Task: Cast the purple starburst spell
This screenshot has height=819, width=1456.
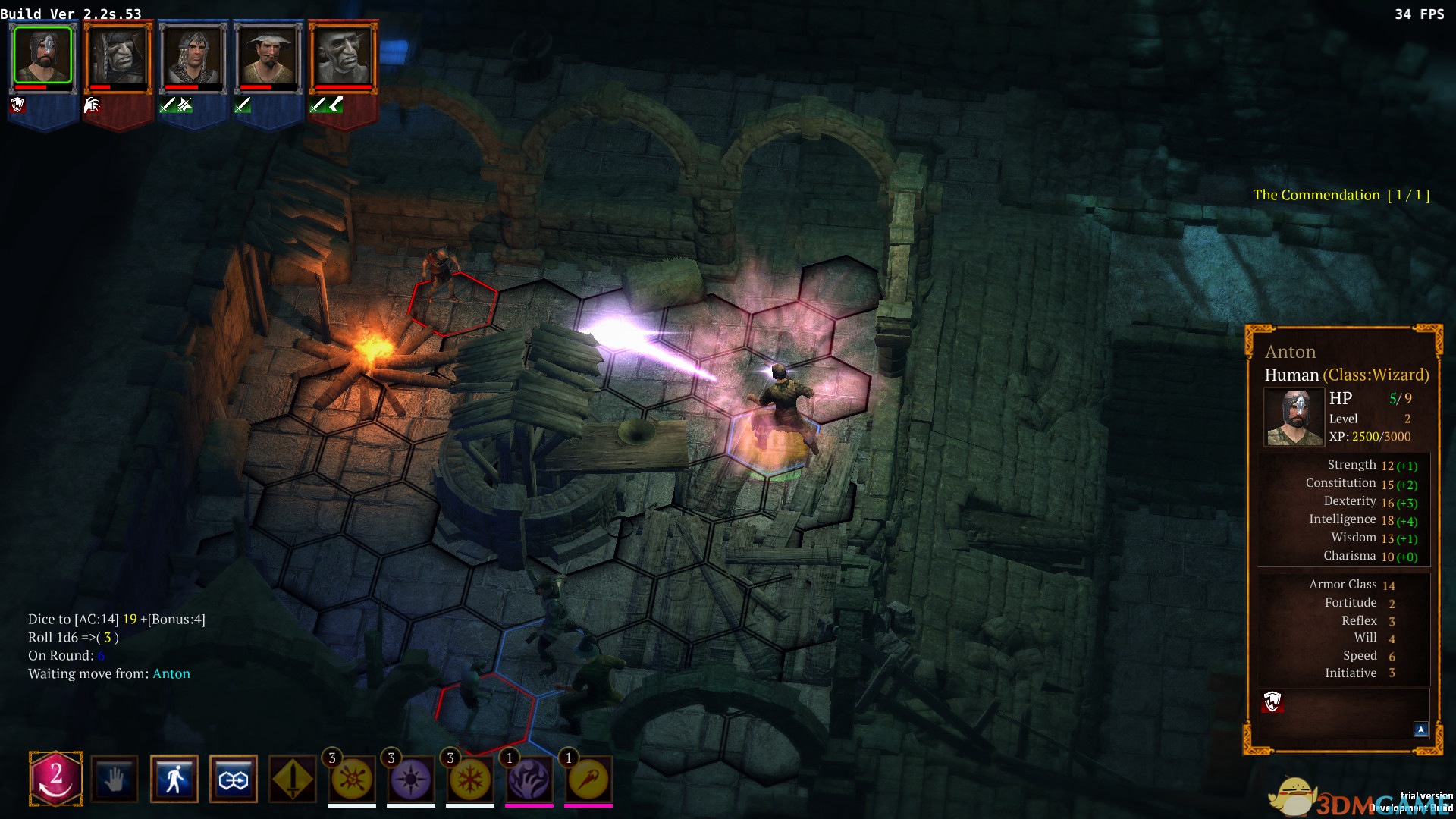Action: [411, 780]
